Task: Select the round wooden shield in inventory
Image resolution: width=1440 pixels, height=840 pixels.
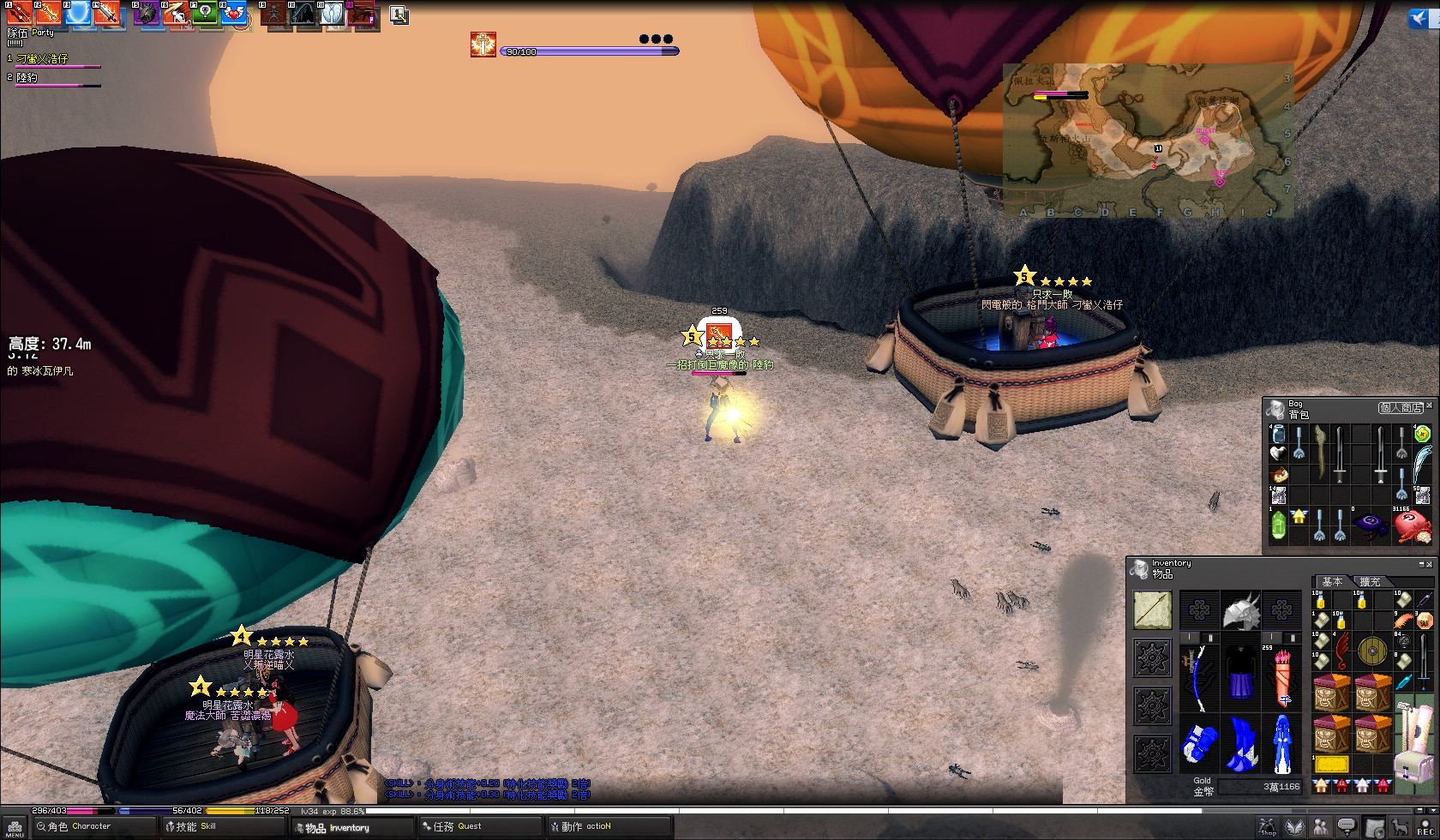Action: 1372,651
